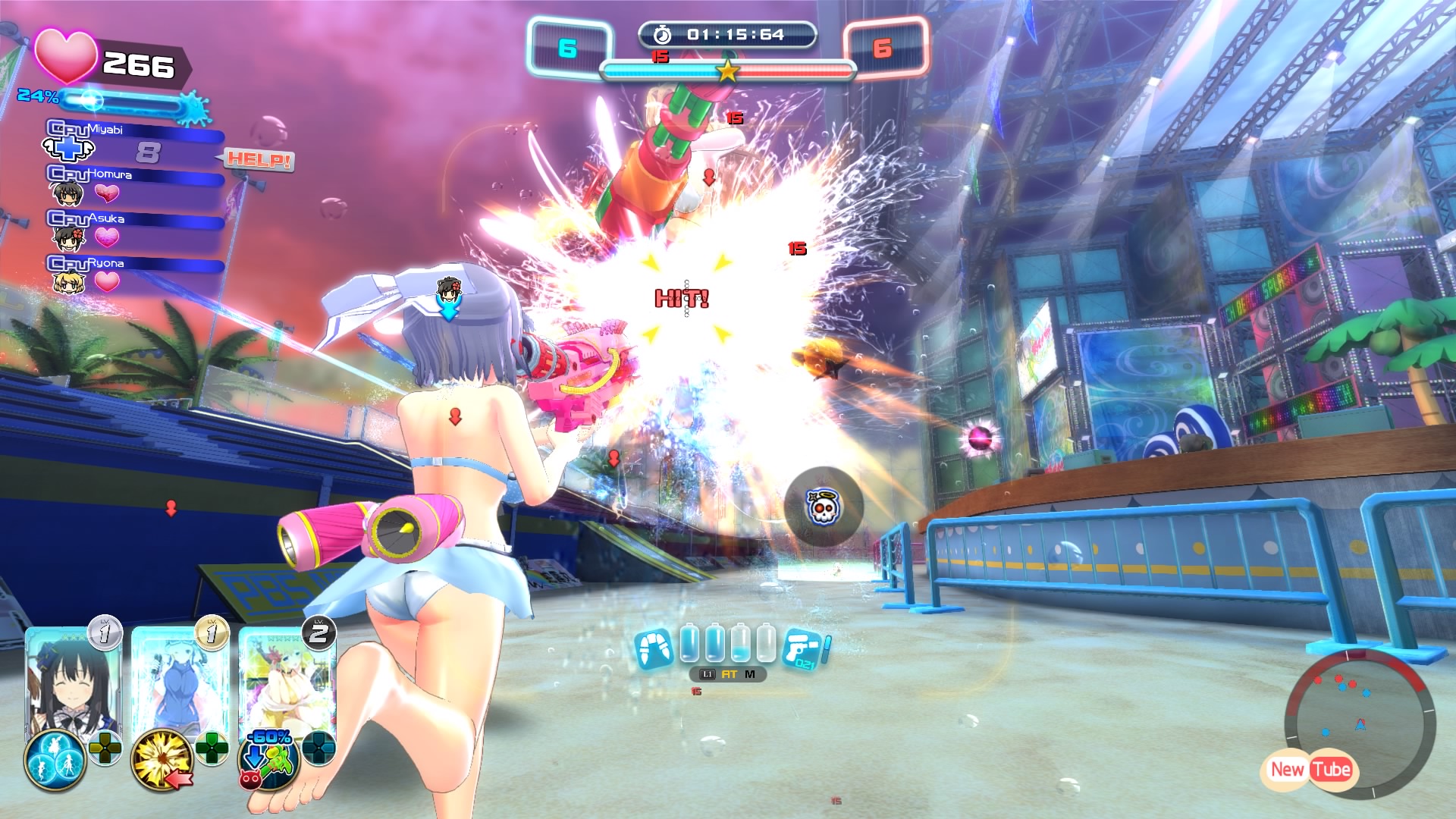The width and height of the screenshot is (1456, 819).
Task: Use the -60% water gun debuff skill
Action: [x=267, y=758]
